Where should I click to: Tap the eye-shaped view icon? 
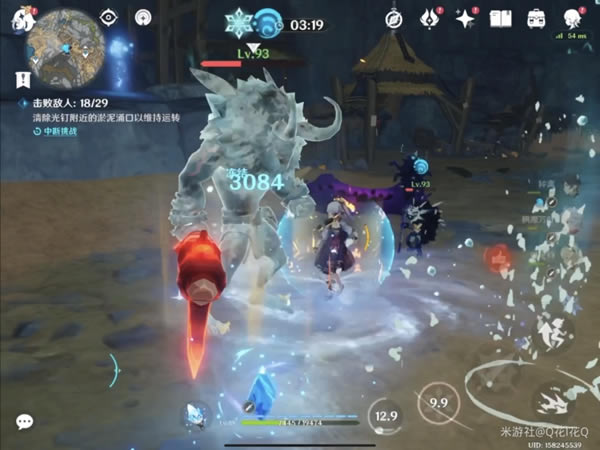coord(109,17)
